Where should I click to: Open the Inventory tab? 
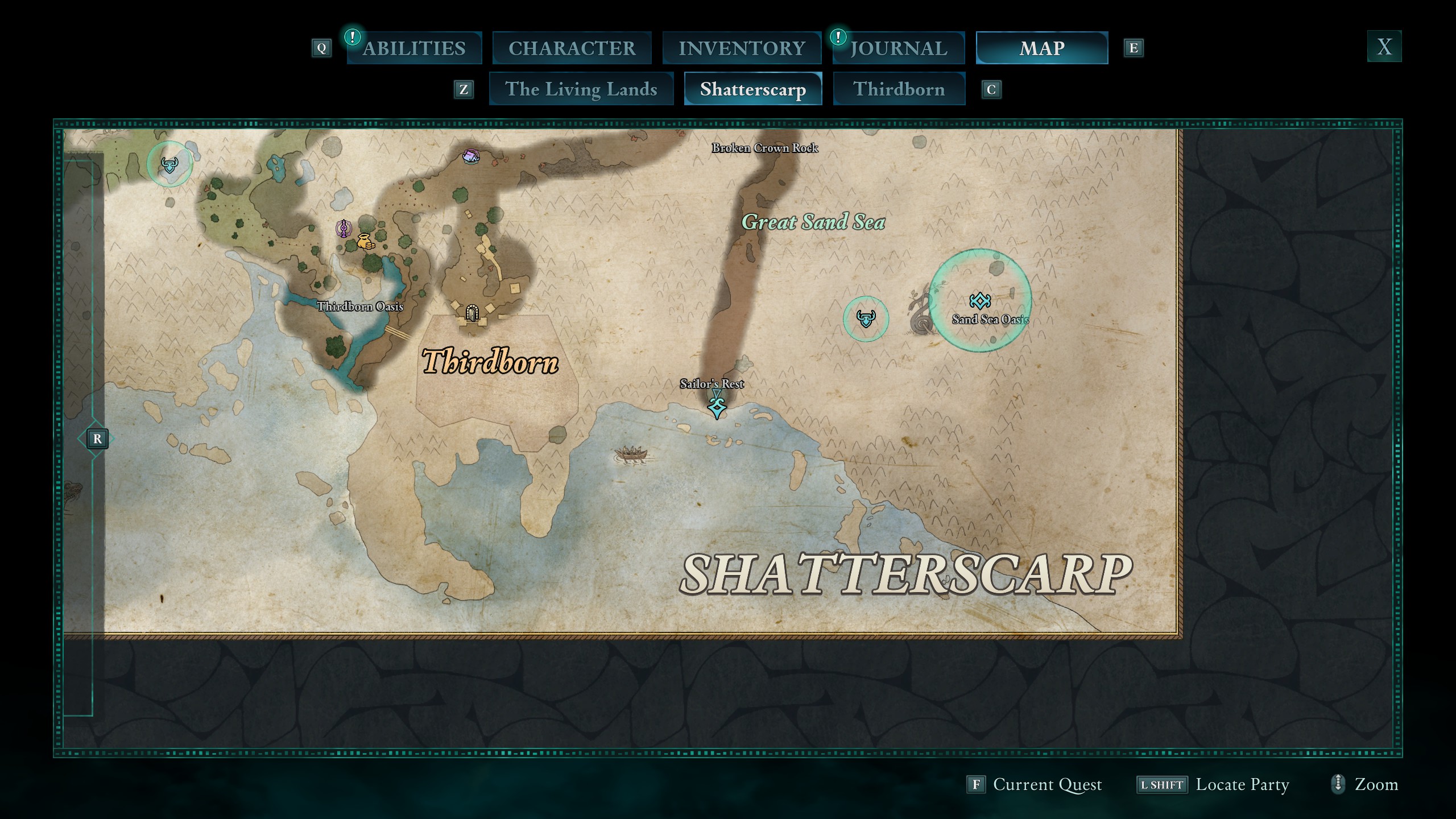[742, 48]
